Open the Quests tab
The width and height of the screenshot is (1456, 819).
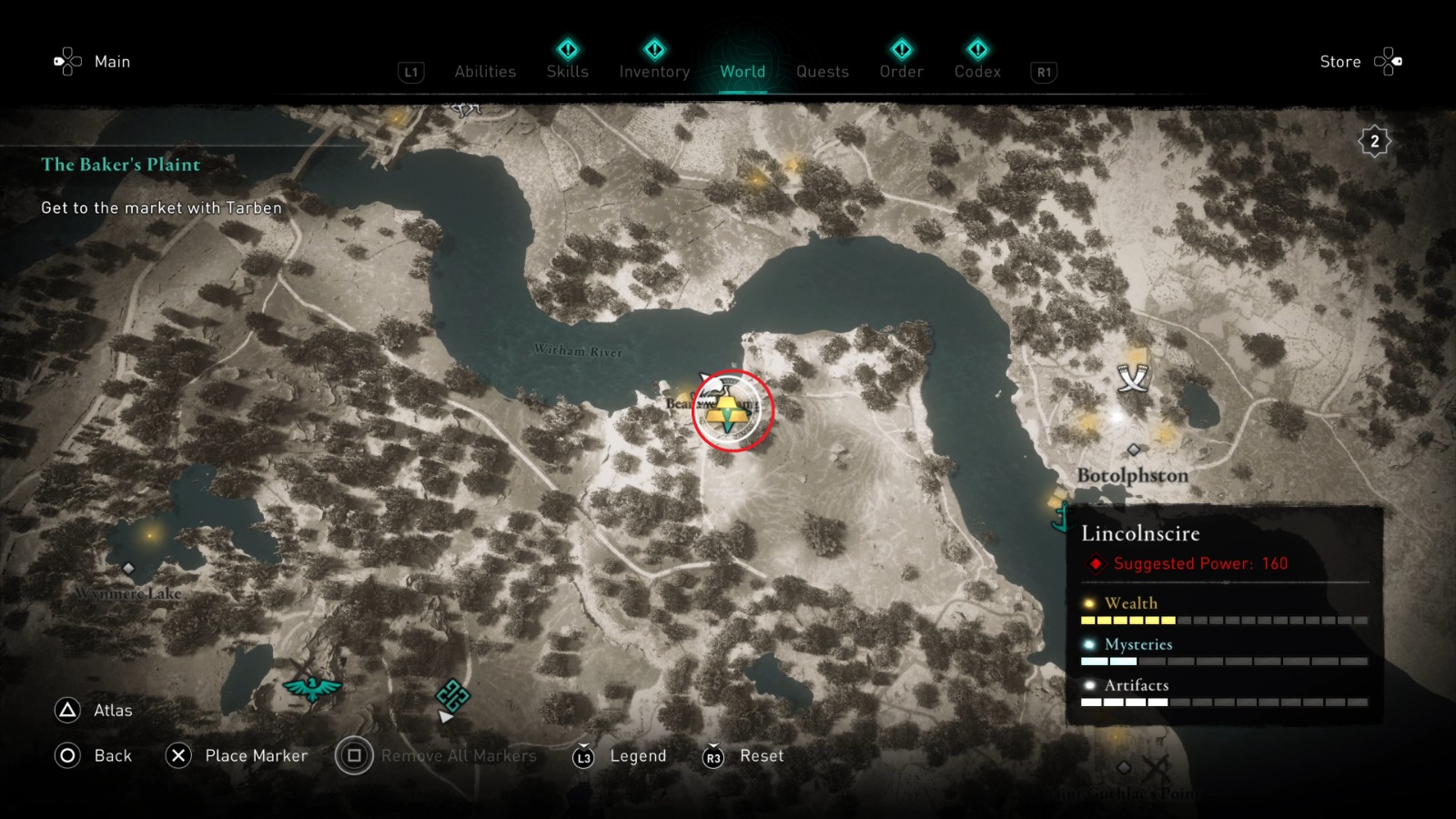[x=822, y=72]
